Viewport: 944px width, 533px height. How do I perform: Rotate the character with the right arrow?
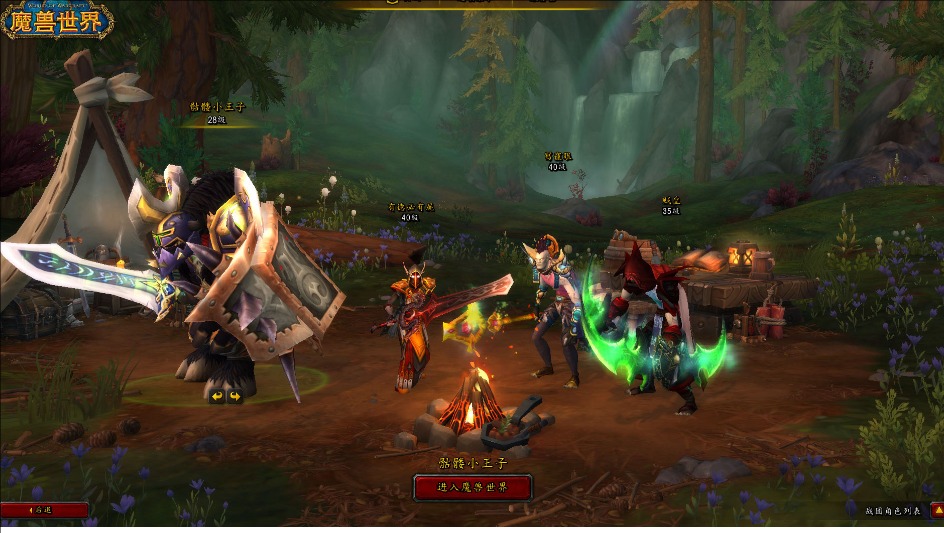click(234, 396)
